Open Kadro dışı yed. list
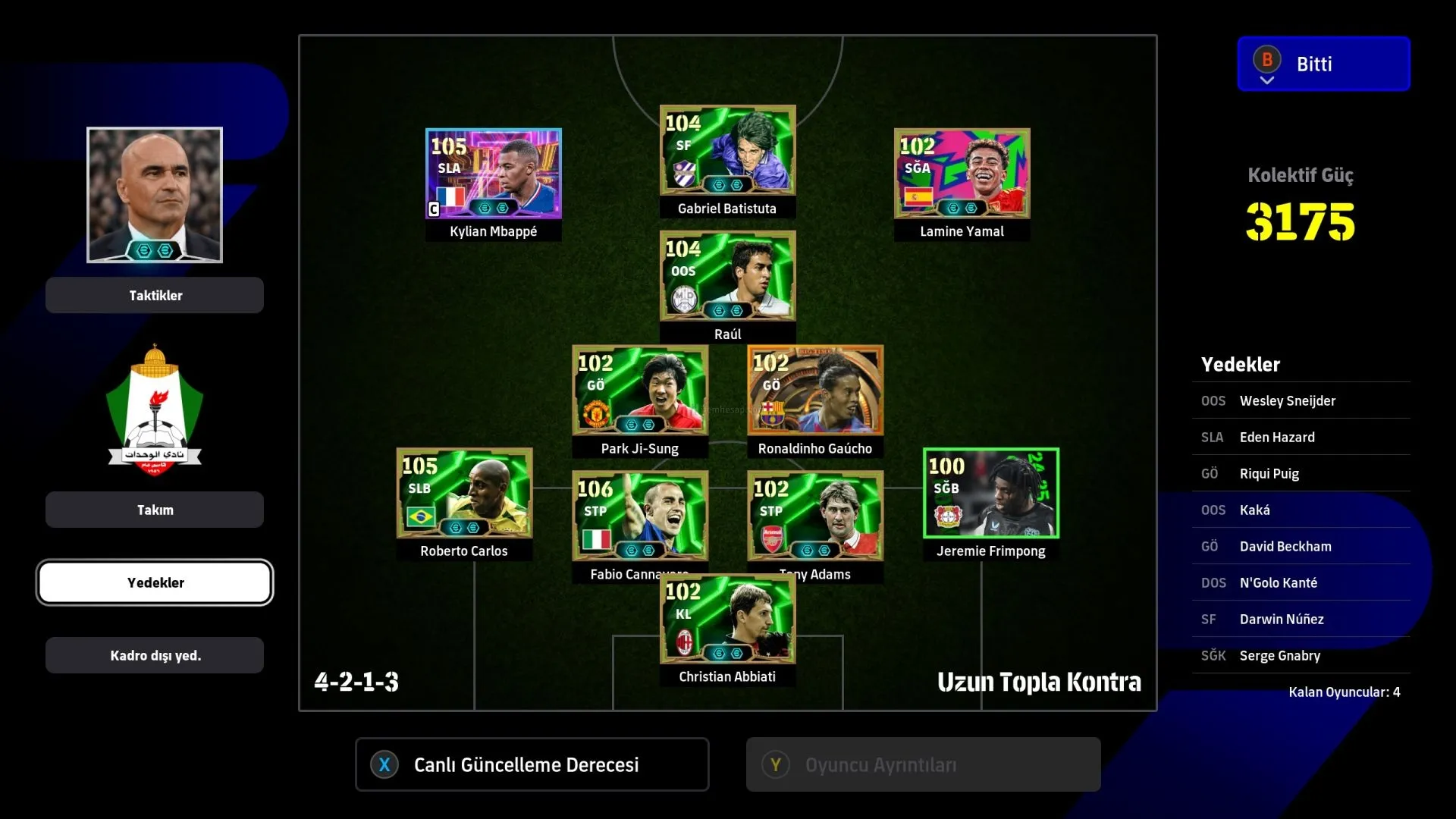 click(x=155, y=655)
